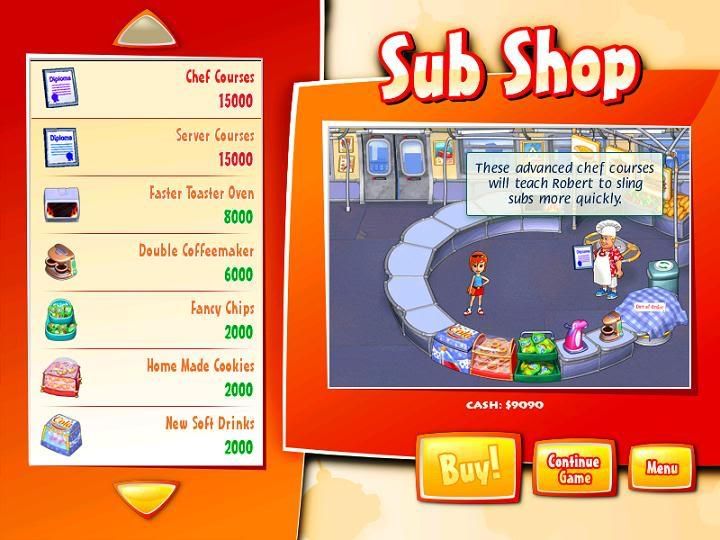Viewport: 720px width, 540px height.
Task: Choose the Fancy Chips upgrade
Action: click(x=146, y=320)
